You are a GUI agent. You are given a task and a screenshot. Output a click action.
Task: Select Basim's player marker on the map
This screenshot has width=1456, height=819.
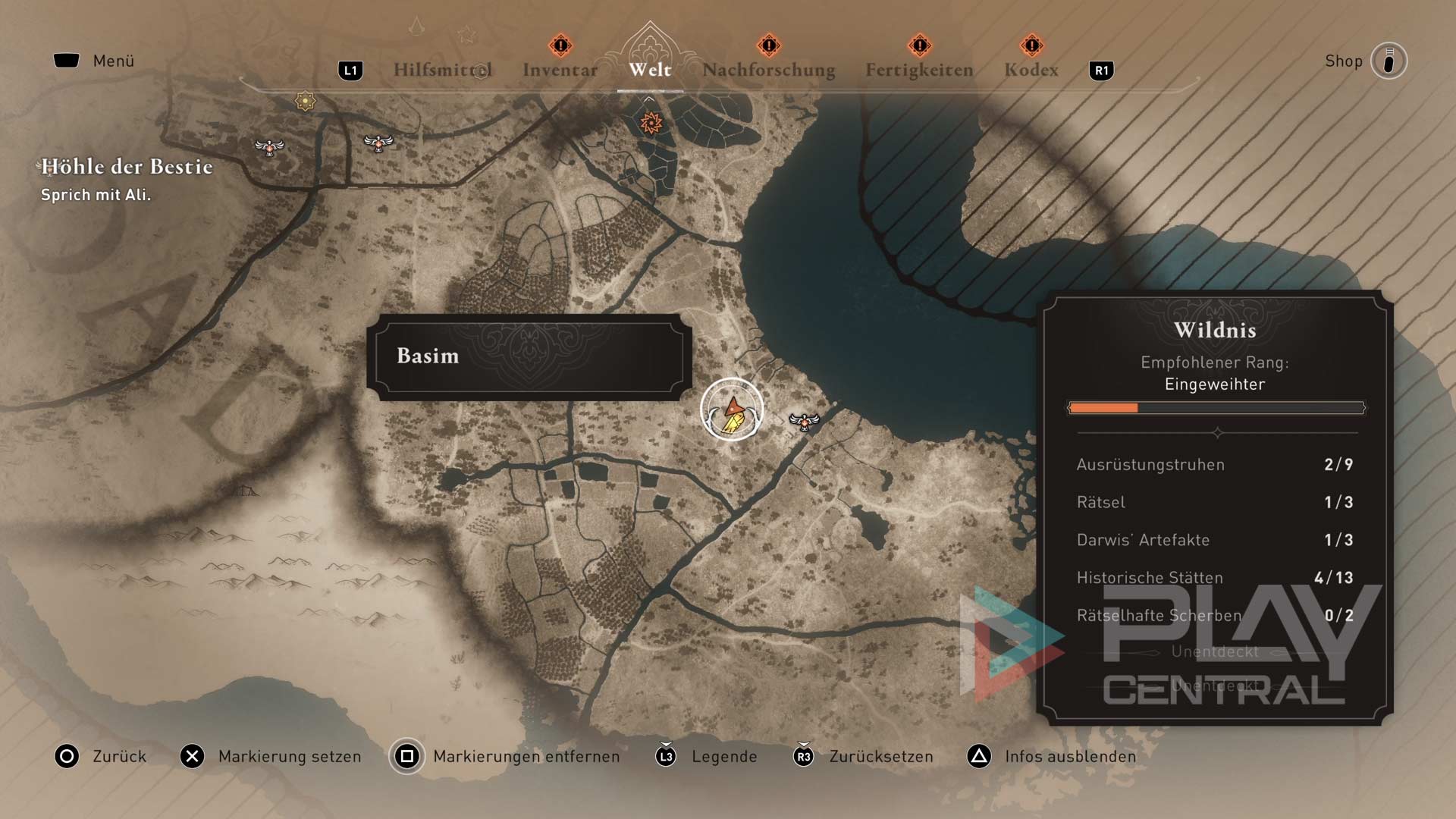coord(732,410)
